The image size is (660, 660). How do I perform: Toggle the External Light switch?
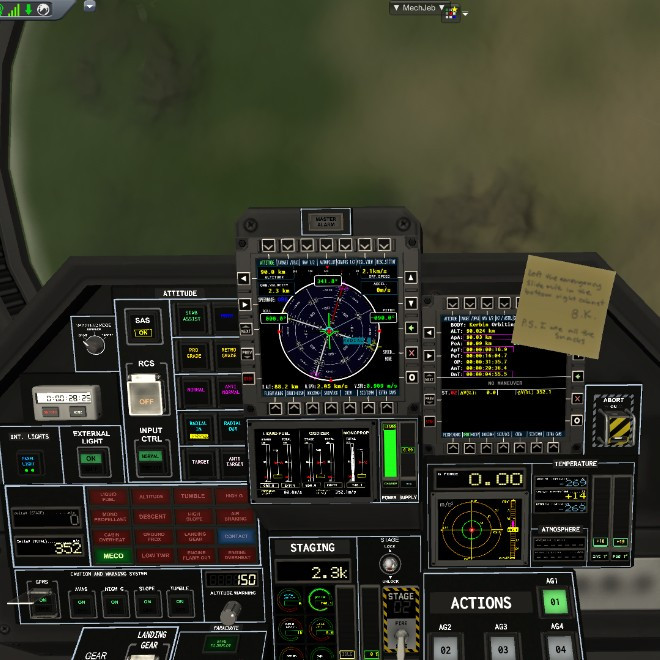[92, 459]
